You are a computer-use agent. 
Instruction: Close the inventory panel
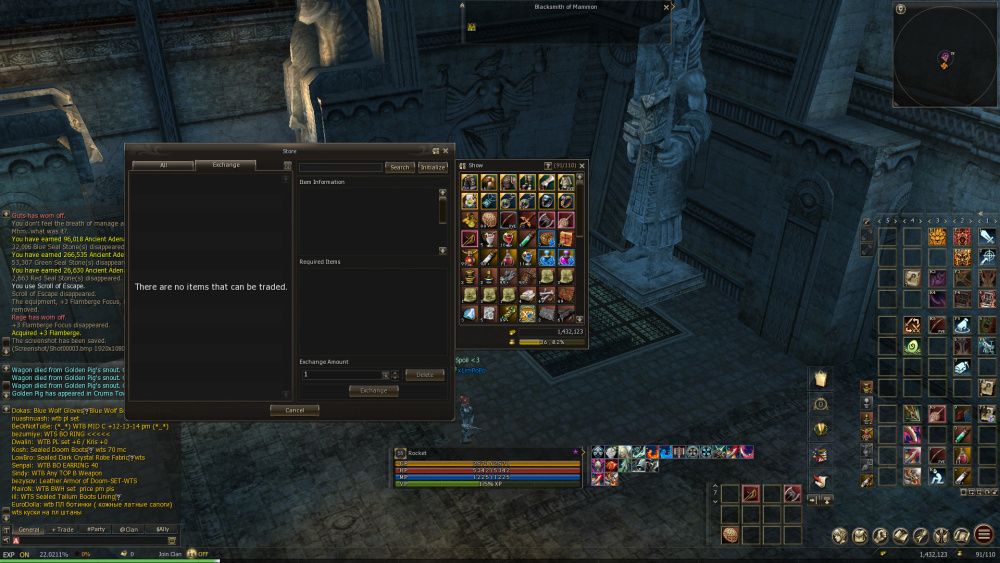point(582,165)
